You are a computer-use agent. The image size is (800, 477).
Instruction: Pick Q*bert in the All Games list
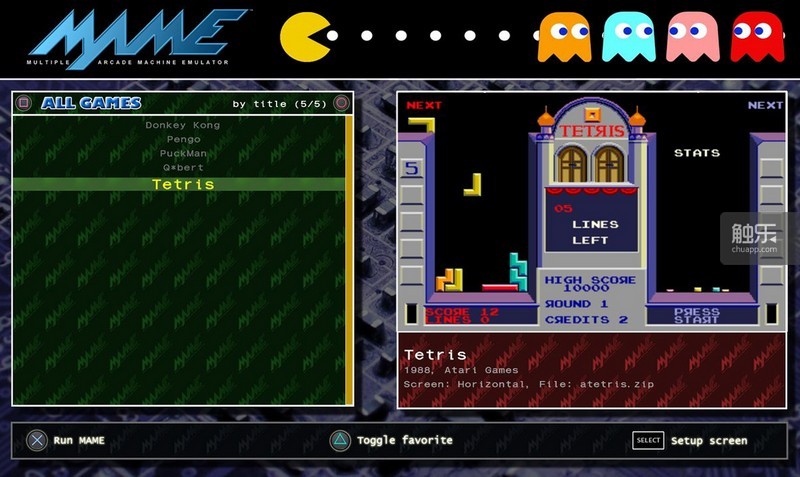(182, 168)
